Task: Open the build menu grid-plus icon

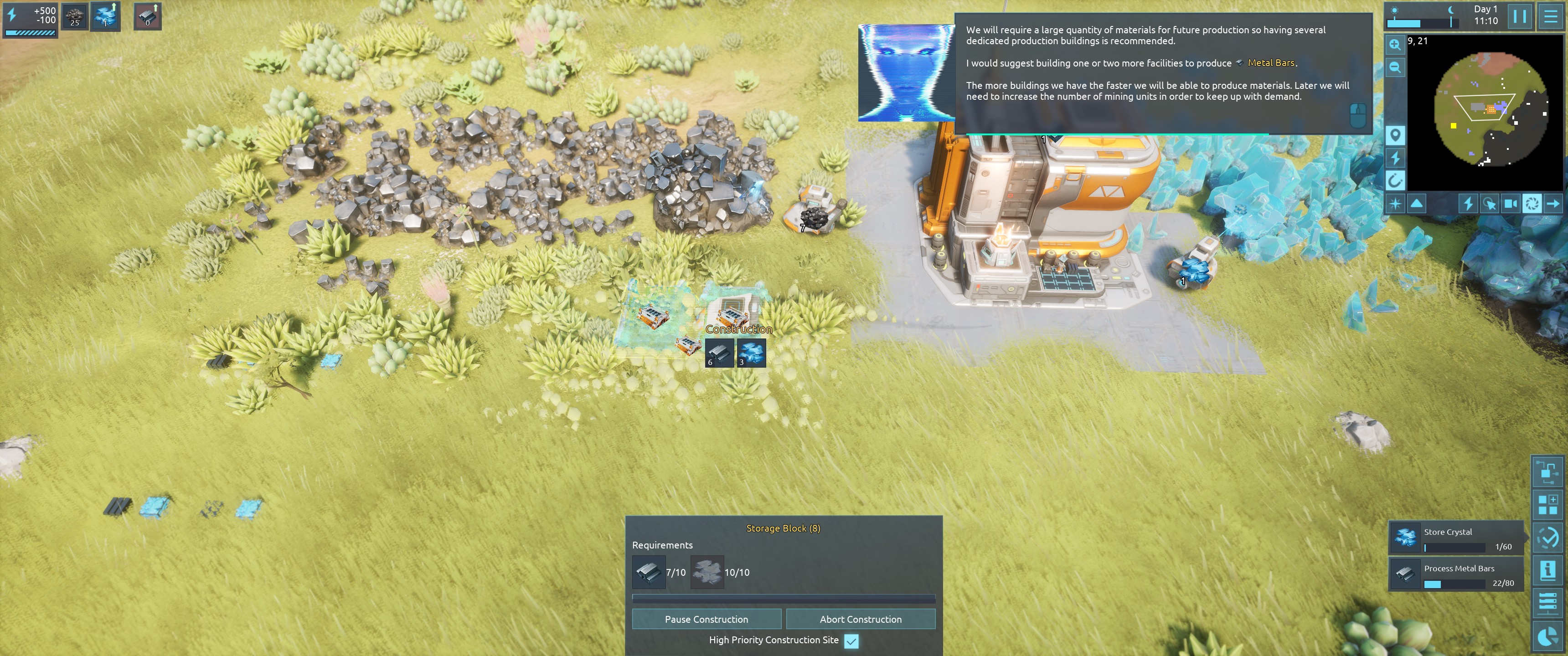Action: [x=1547, y=504]
